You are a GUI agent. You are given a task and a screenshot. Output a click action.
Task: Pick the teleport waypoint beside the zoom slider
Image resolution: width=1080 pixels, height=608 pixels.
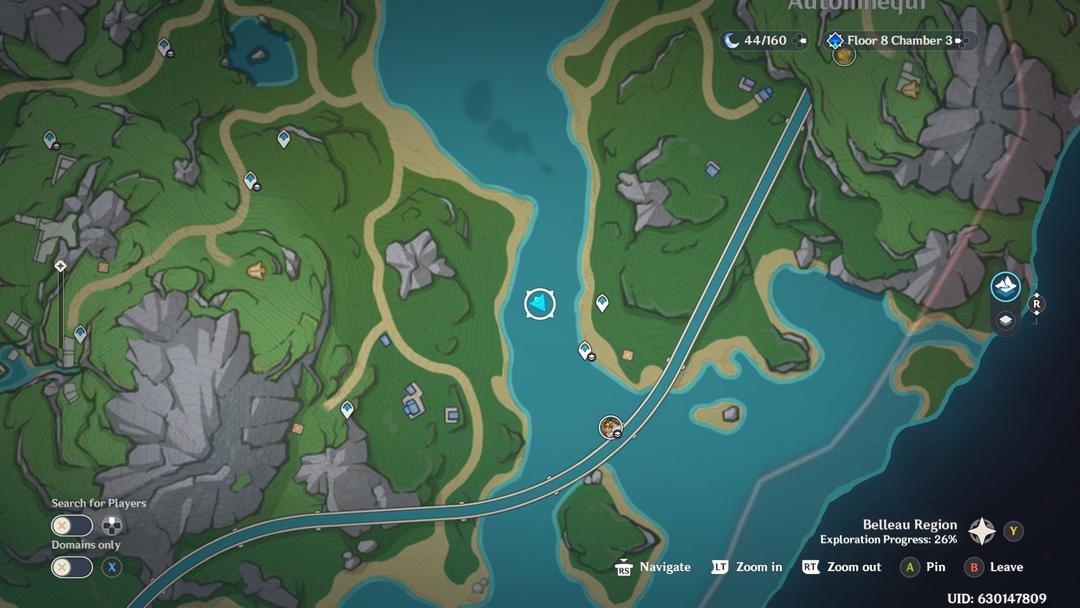pyautogui.click(x=80, y=334)
